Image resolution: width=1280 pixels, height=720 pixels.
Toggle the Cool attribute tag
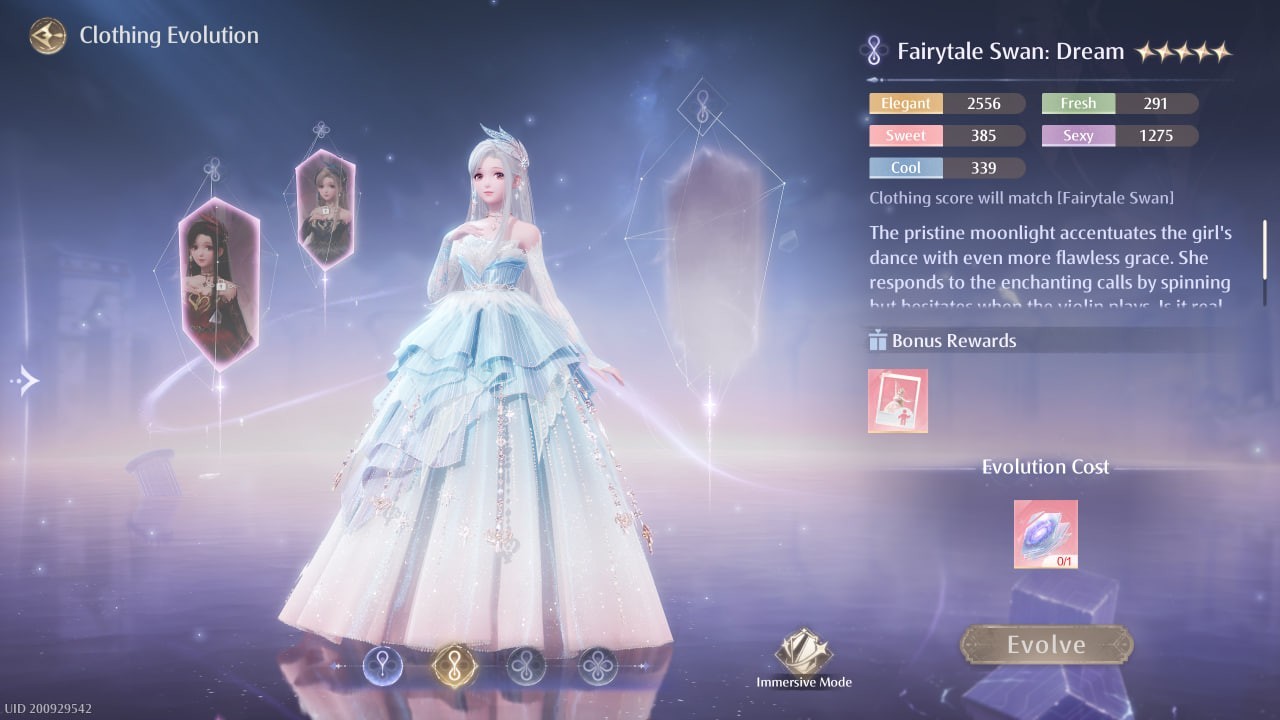pyautogui.click(x=905, y=167)
